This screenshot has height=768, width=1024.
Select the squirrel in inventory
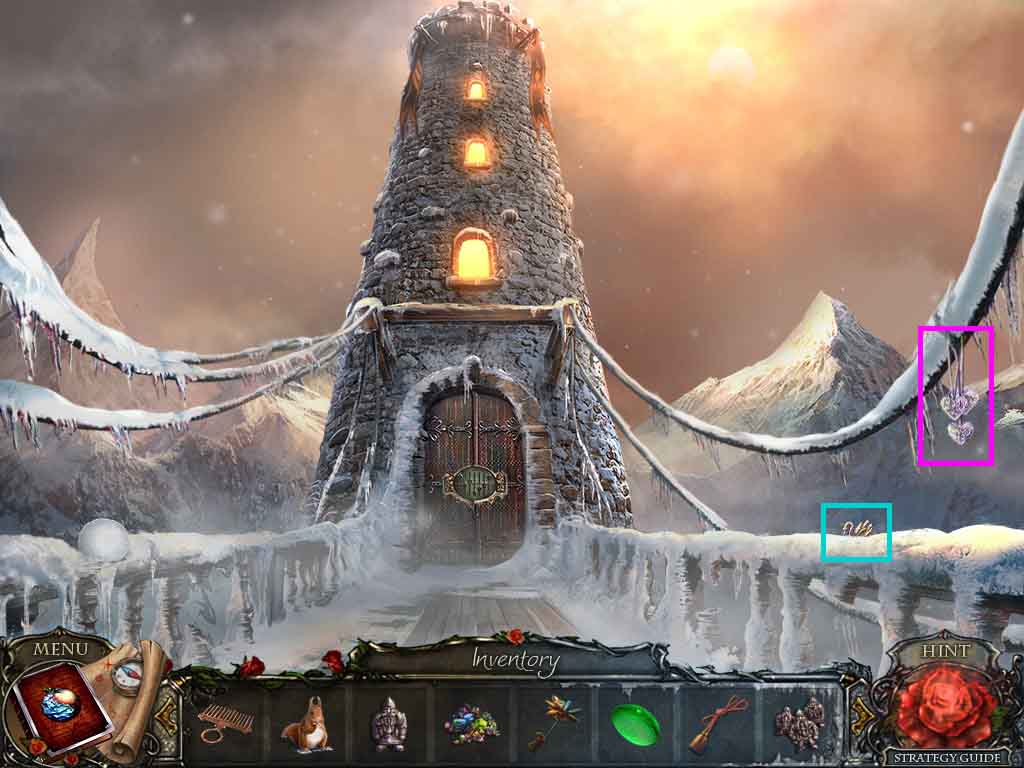coord(306,723)
